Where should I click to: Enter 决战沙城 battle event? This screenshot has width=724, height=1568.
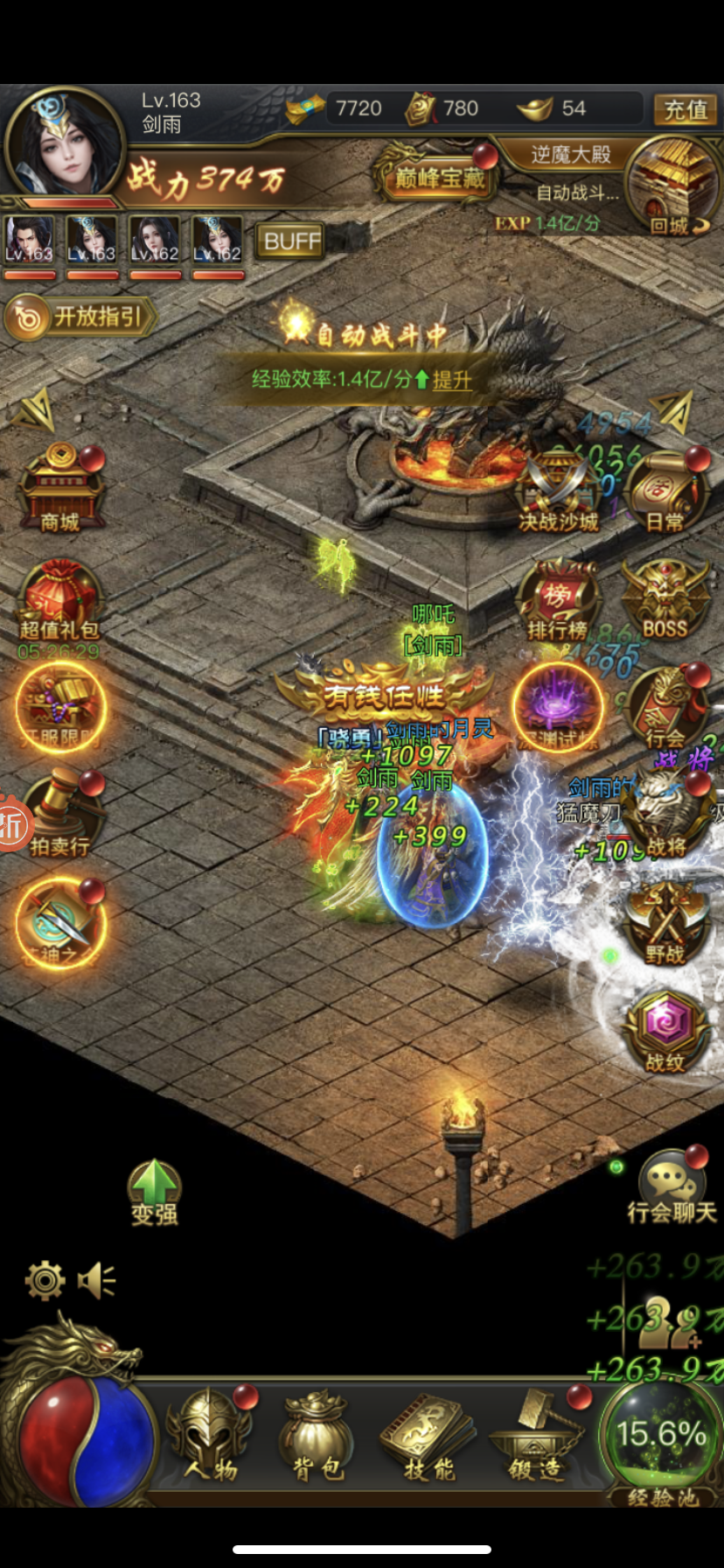click(559, 493)
